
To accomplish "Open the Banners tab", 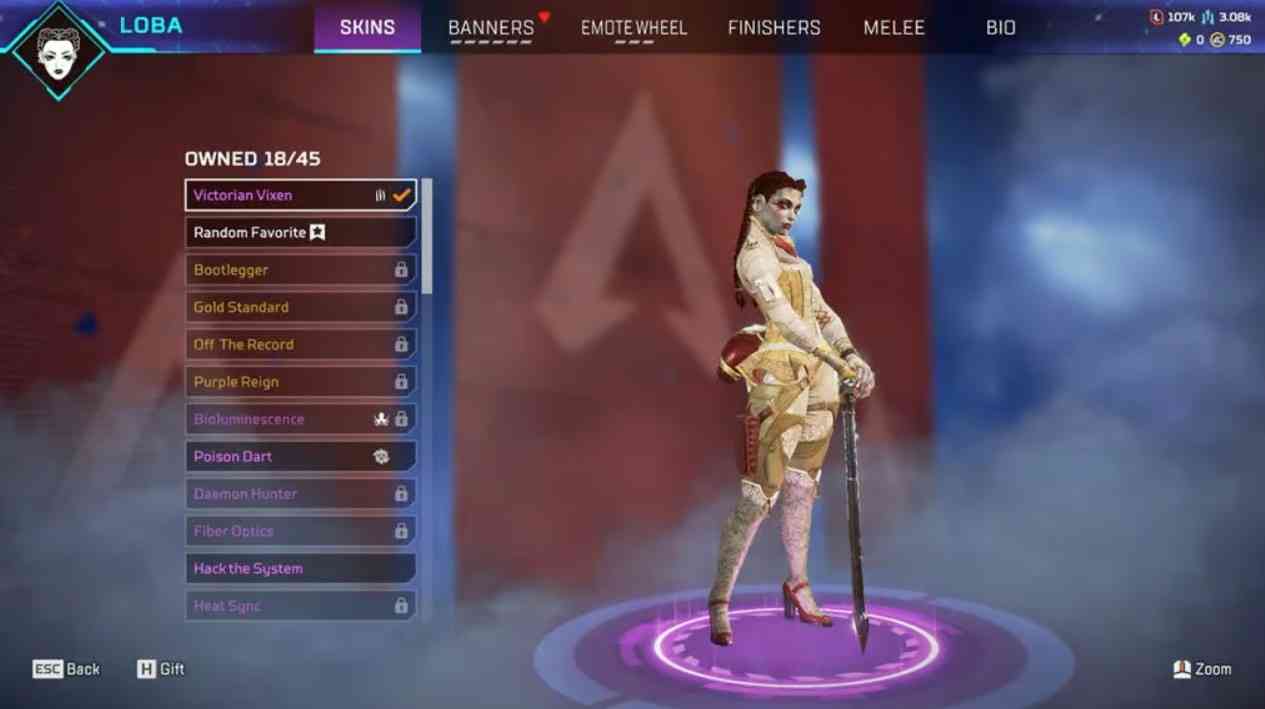I will pos(491,28).
